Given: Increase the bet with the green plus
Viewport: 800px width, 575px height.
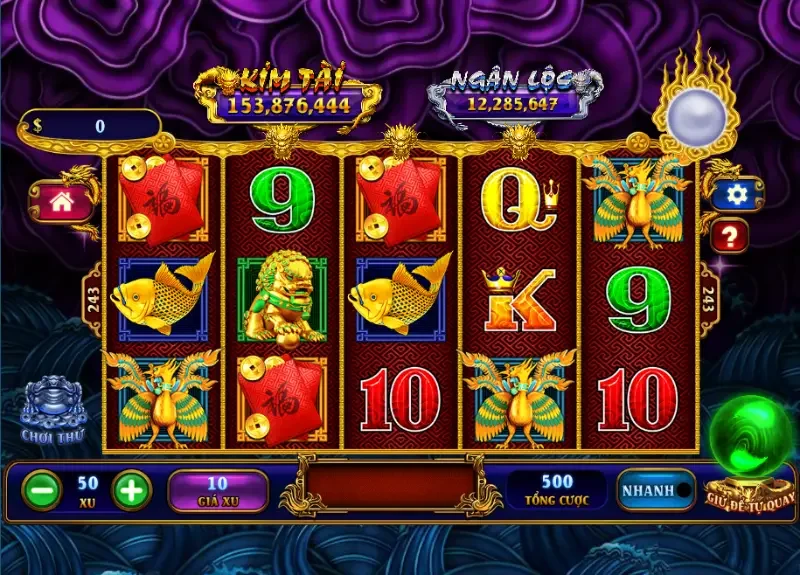Looking at the screenshot, I should click(x=131, y=489).
